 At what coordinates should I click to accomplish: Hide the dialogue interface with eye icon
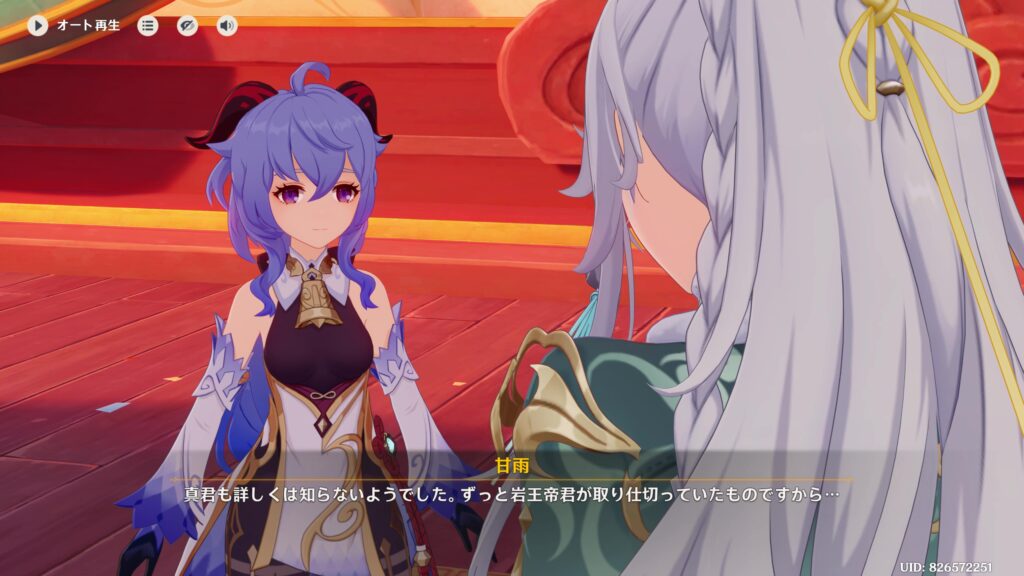(187, 26)
